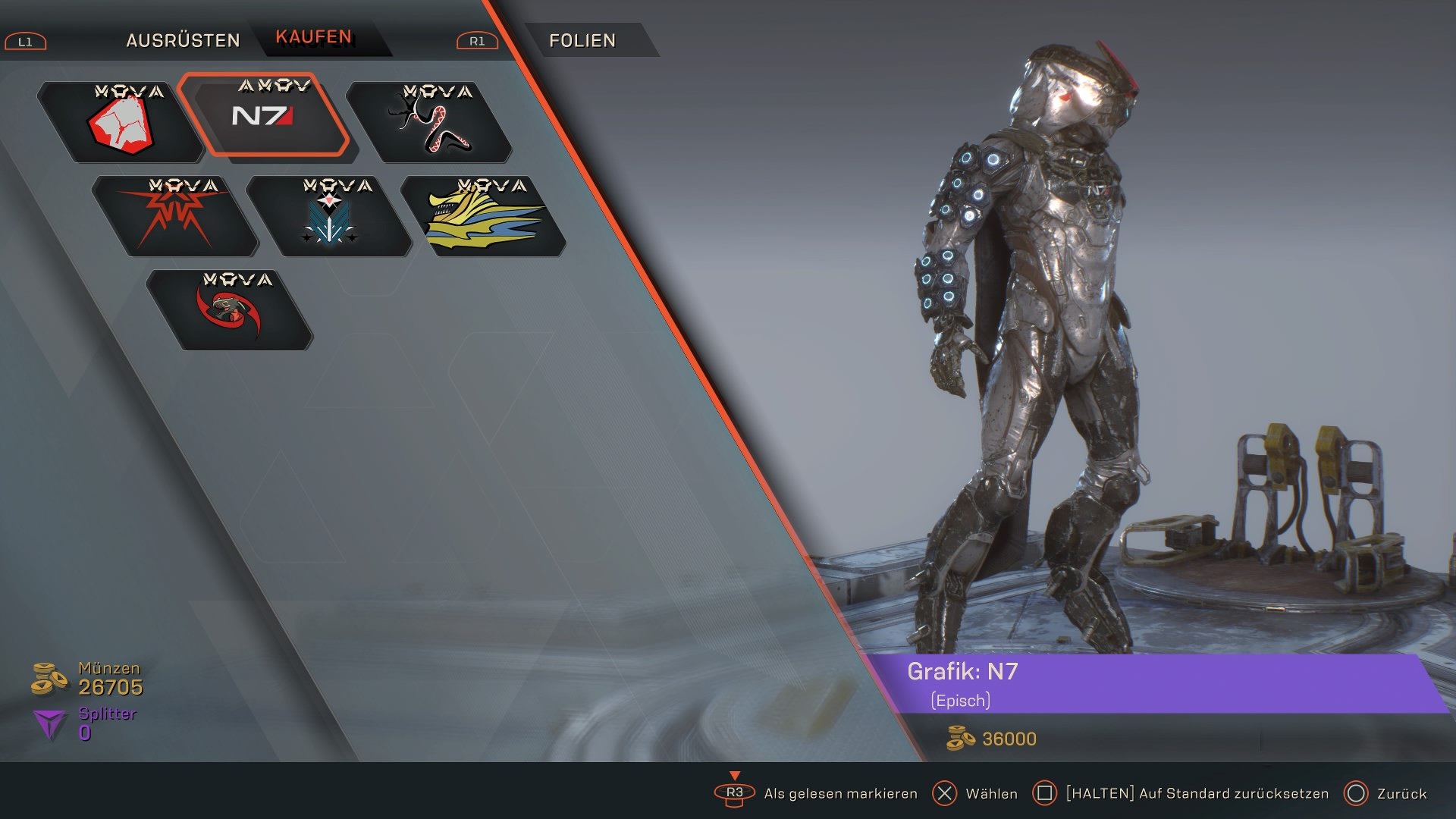Viewport: 1456px width, 819px height.
Task: Choose the blue winged emblem graphic
Action: [329, 218]
